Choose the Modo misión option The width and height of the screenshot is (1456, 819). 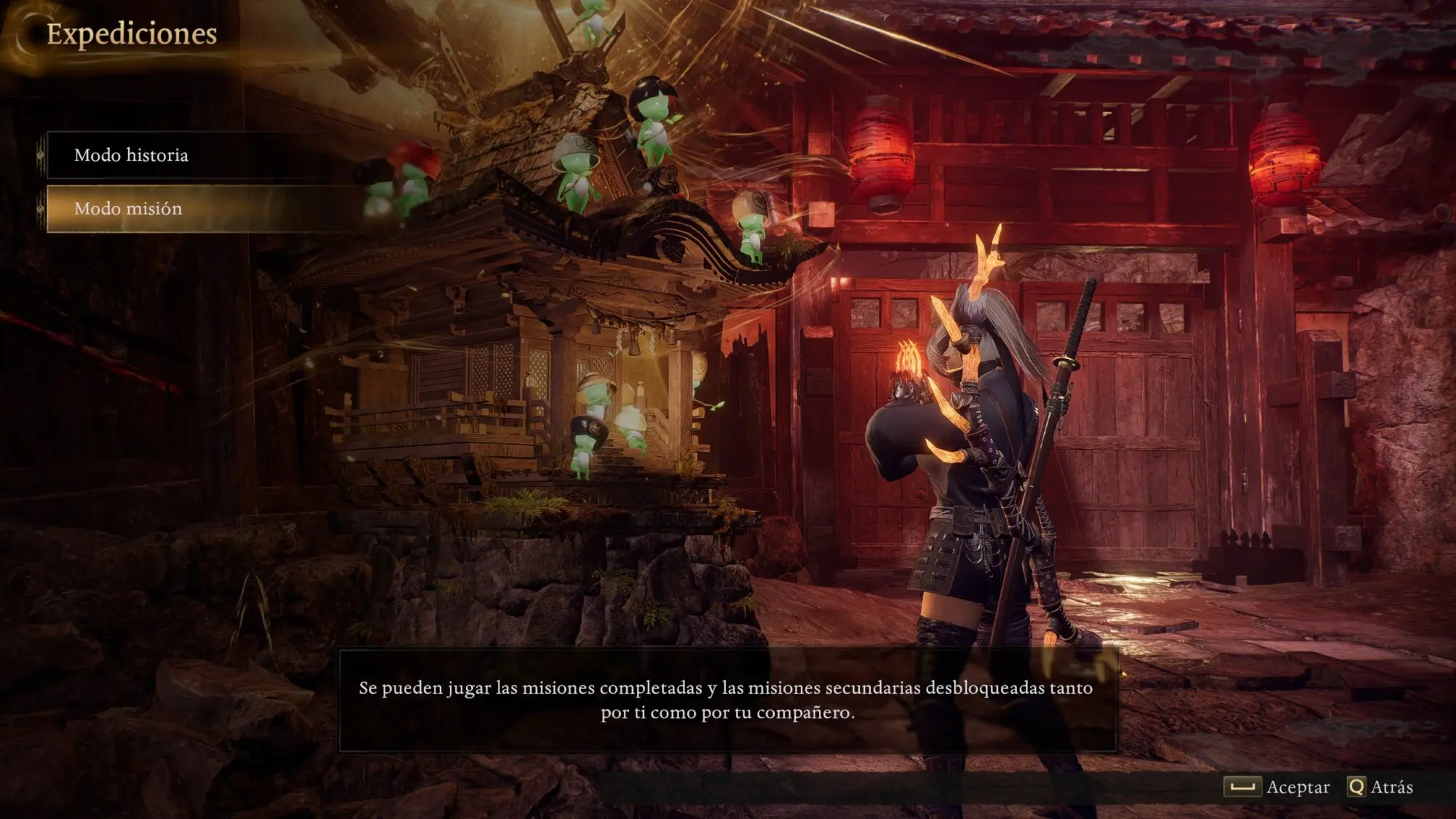(129, 209)
